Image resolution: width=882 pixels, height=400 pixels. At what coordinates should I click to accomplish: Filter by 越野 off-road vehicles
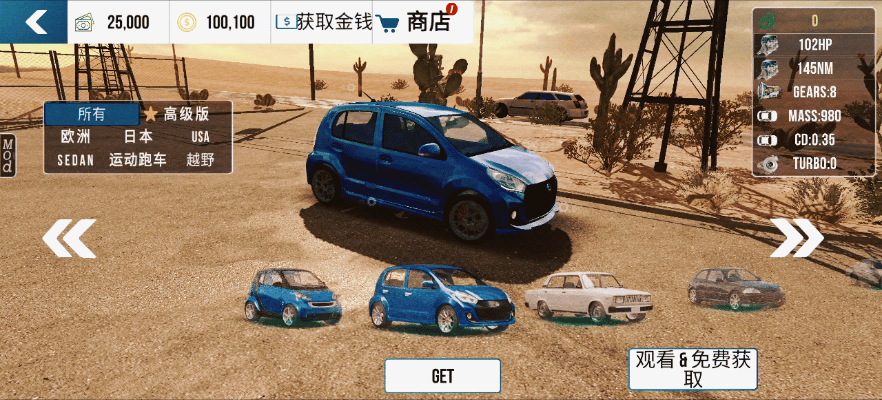pos(201,160)
